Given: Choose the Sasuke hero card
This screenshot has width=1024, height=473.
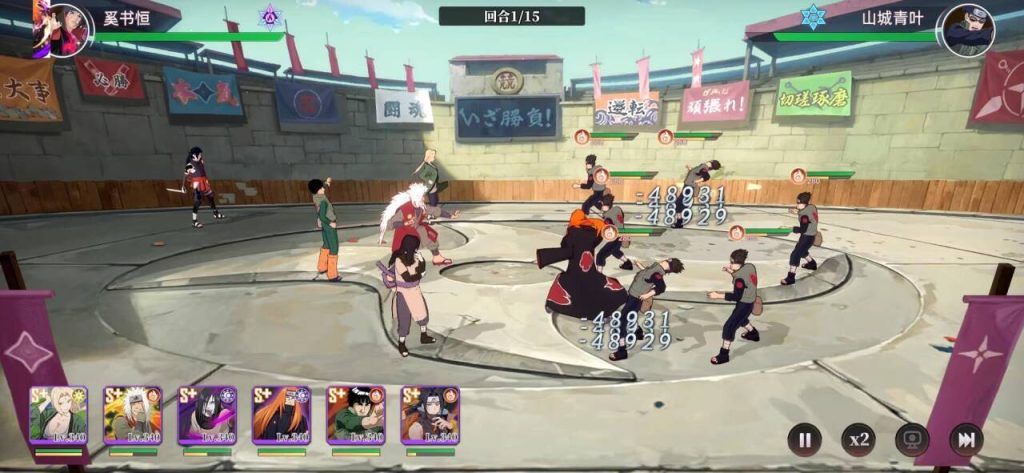Looking at the screenshot, I should [x=430, y=415].
